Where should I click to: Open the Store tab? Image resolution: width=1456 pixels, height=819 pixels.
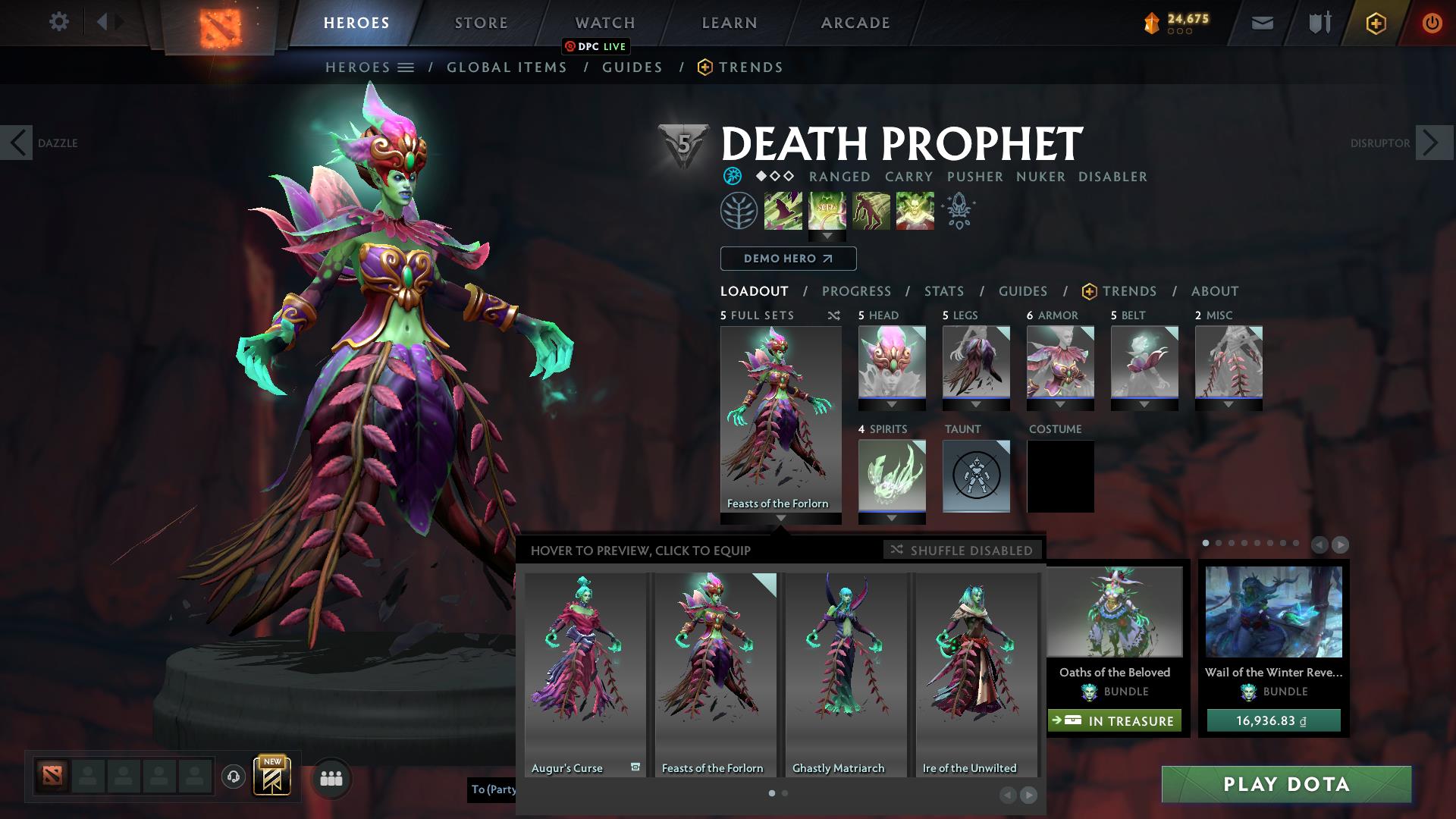[x=482, y=23]
